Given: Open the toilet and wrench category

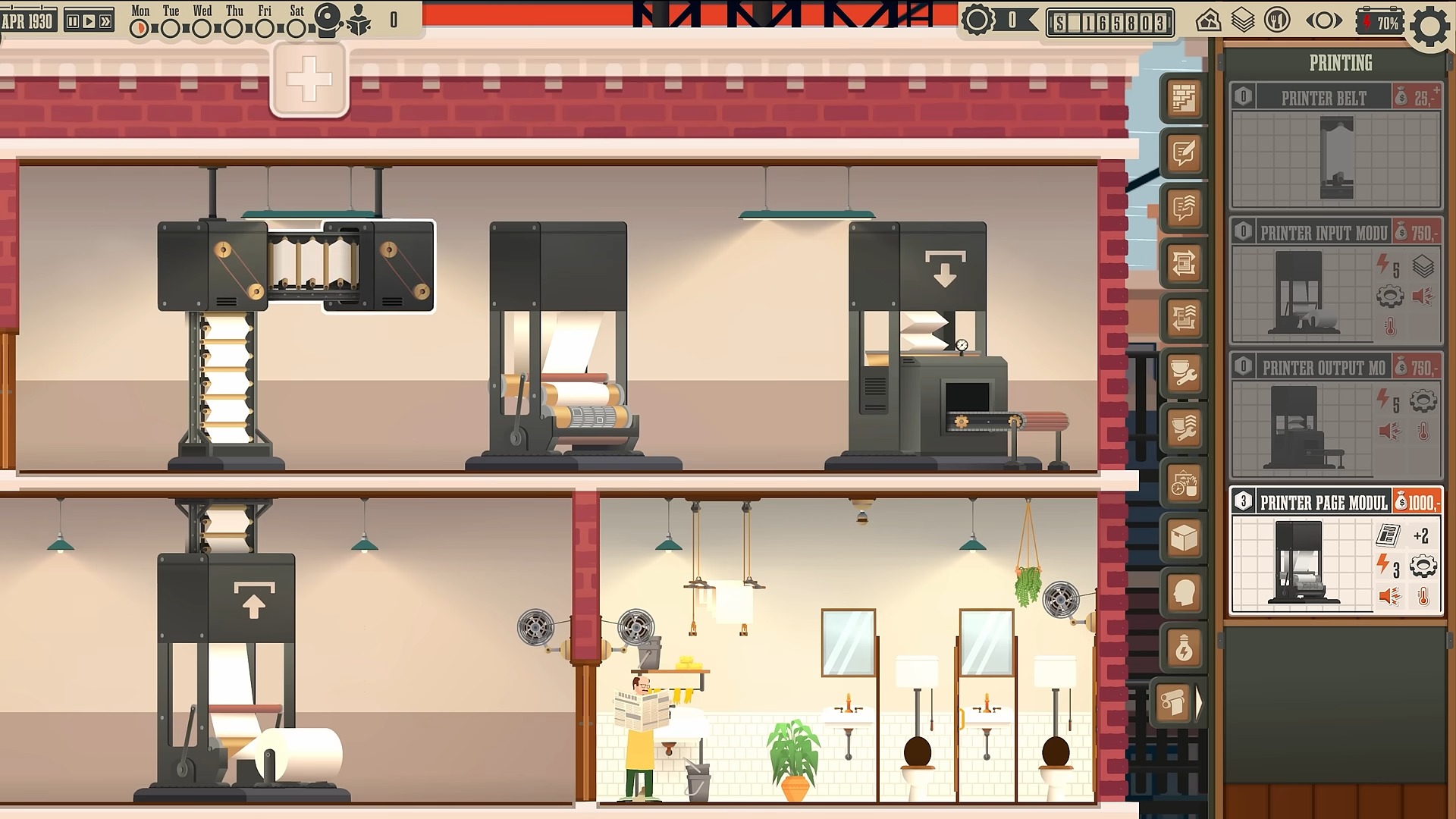Looking at the screenshot, I should pos(1184,374).
